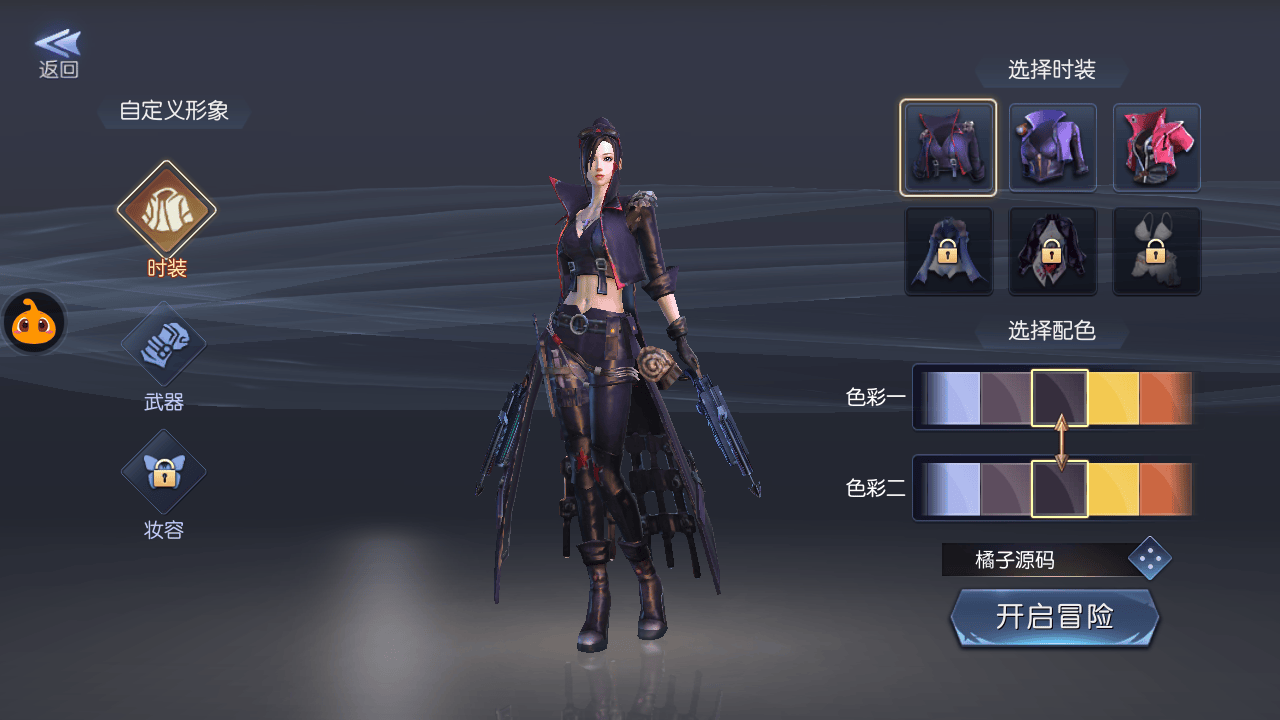The image size is (1280, 720).
Task: Select light blue swatch in 色彩二 row
Action: 953,488
